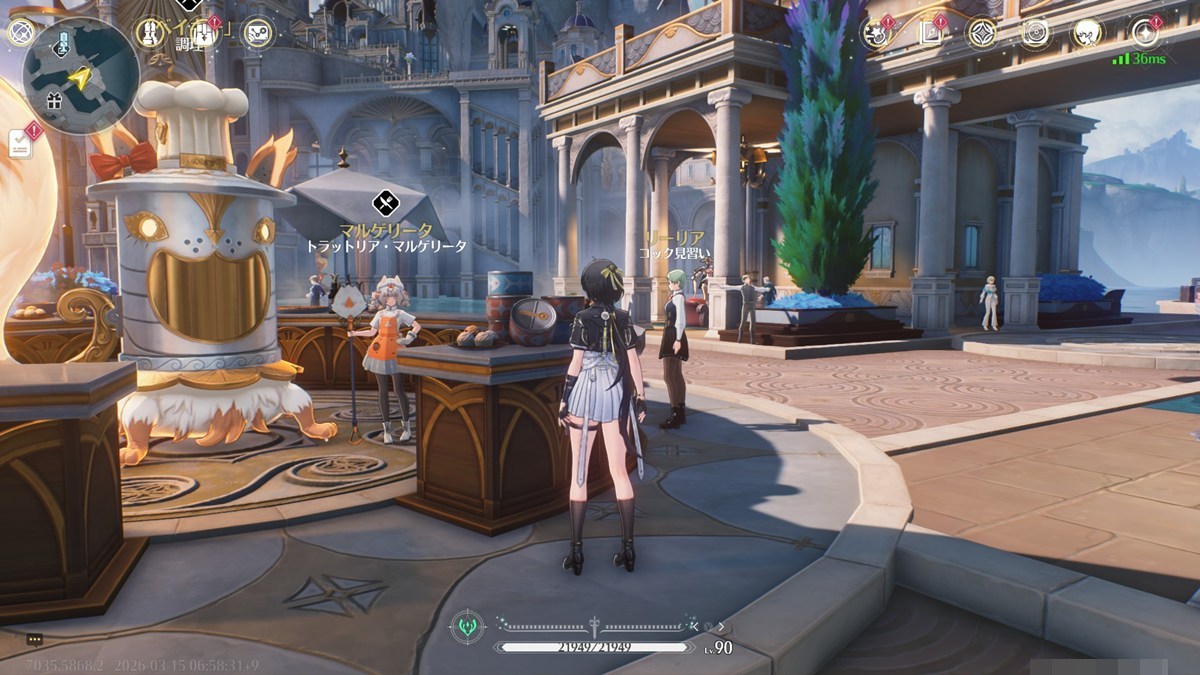Open the camera disc icon

click(1035, 33)
